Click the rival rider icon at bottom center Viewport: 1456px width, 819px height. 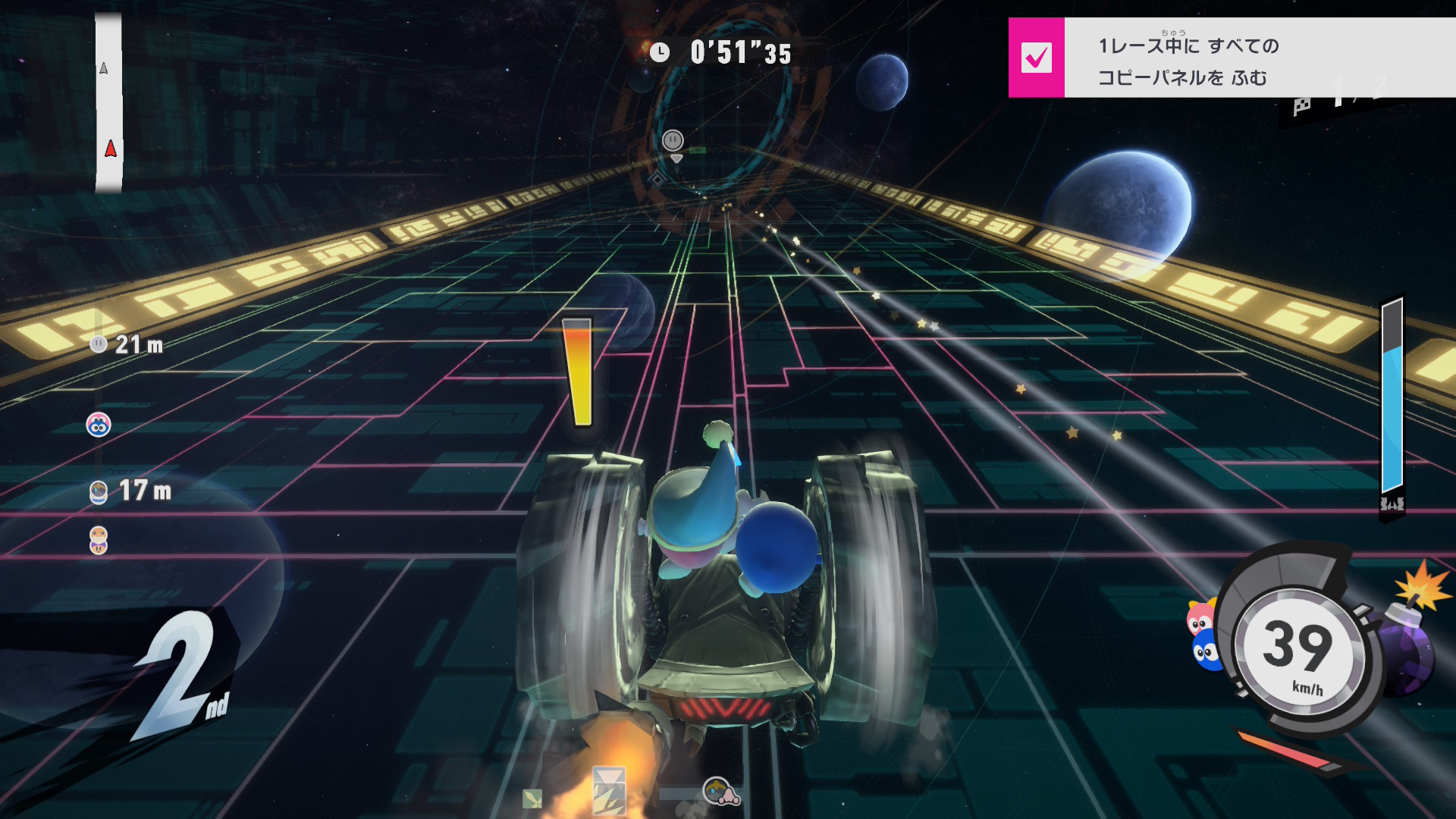[x=720, y=792]
